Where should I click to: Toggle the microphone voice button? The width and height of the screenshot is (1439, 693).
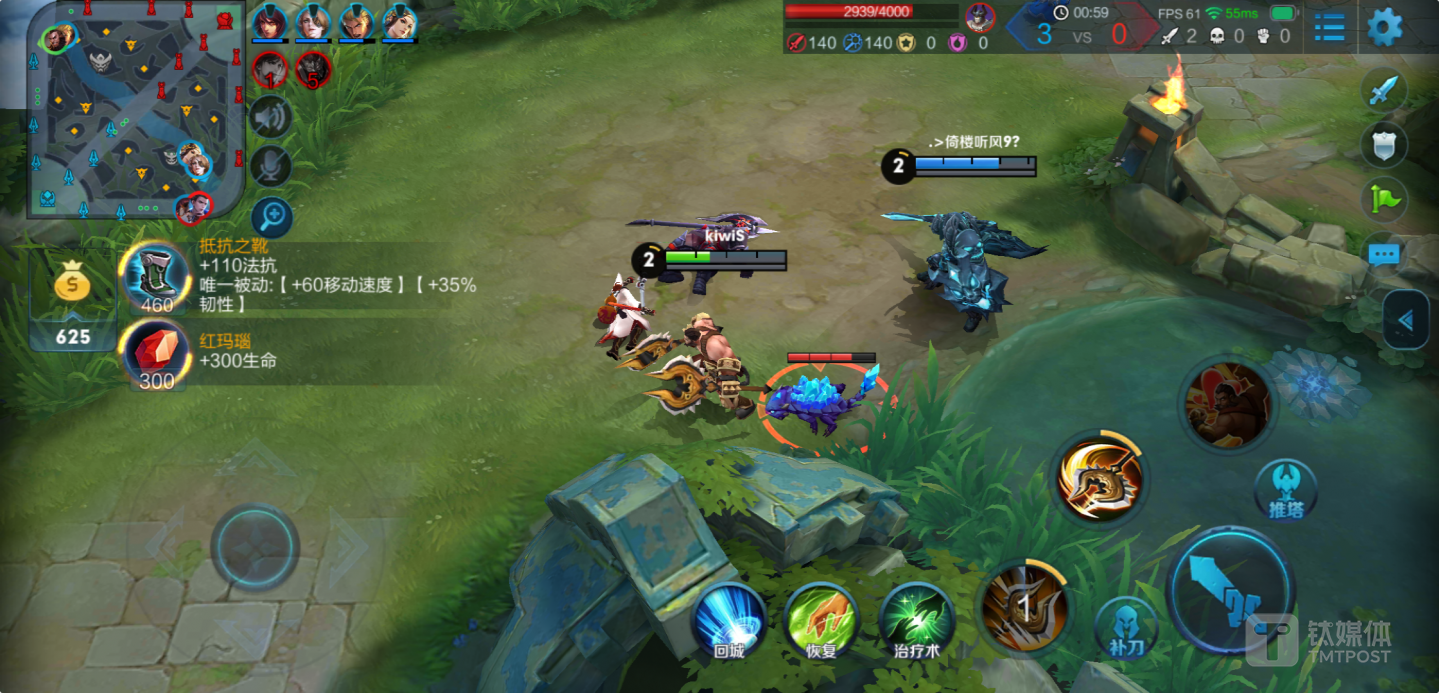[x=270, y=166]
